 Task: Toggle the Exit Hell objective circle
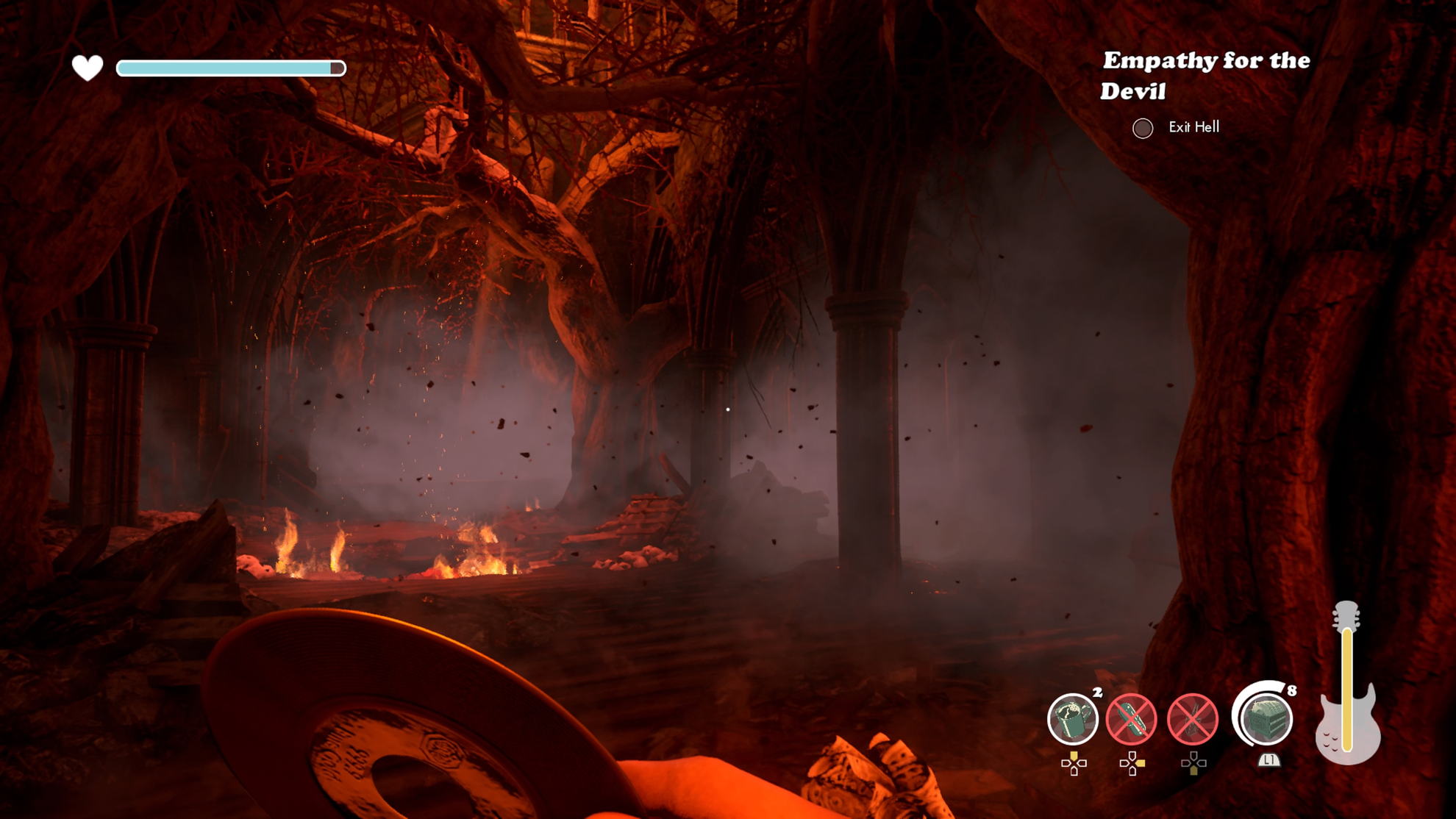tap(1143, 129)
